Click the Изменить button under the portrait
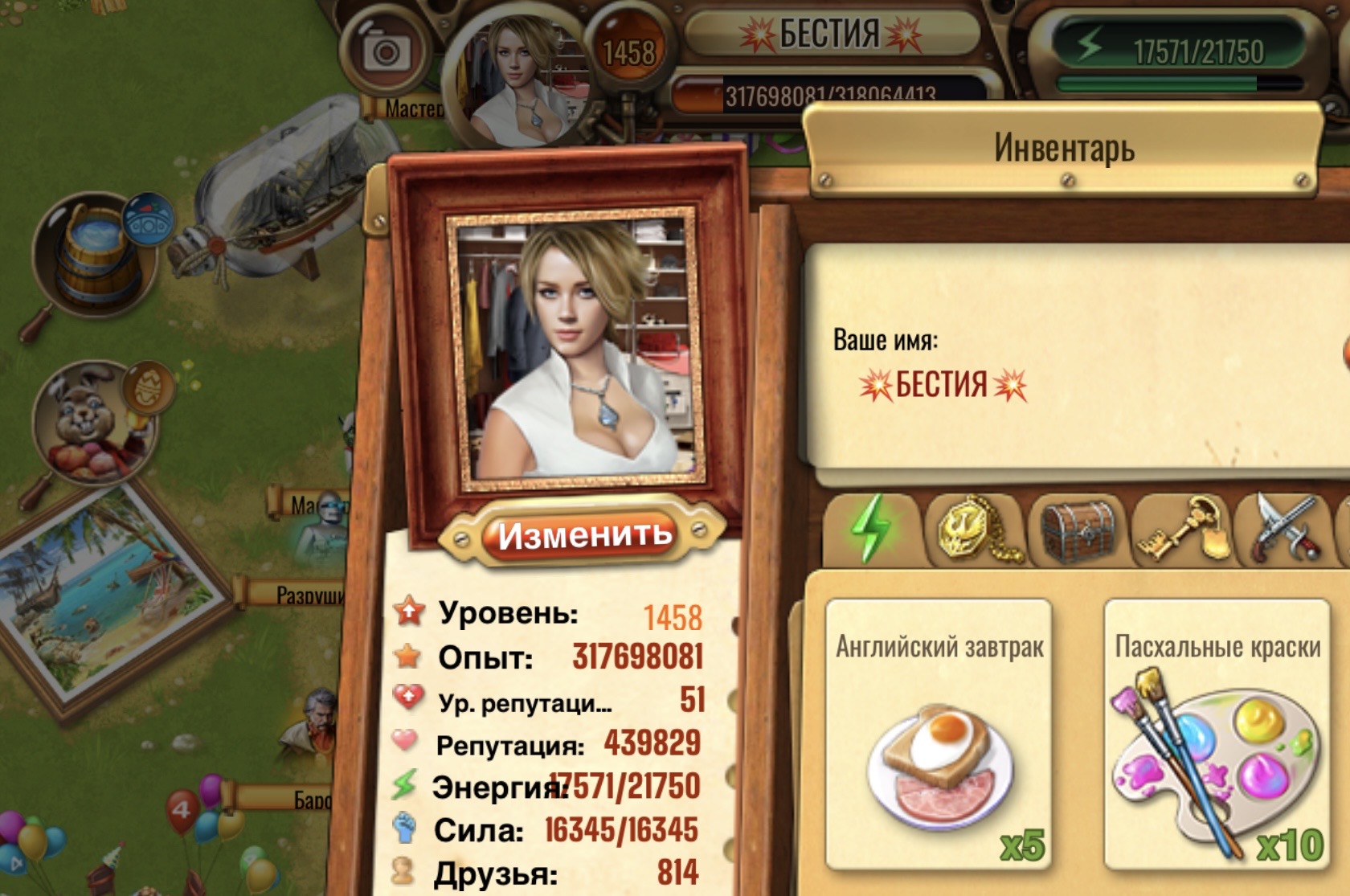The width and height of the screenshot is (1350, 896). 583,534
